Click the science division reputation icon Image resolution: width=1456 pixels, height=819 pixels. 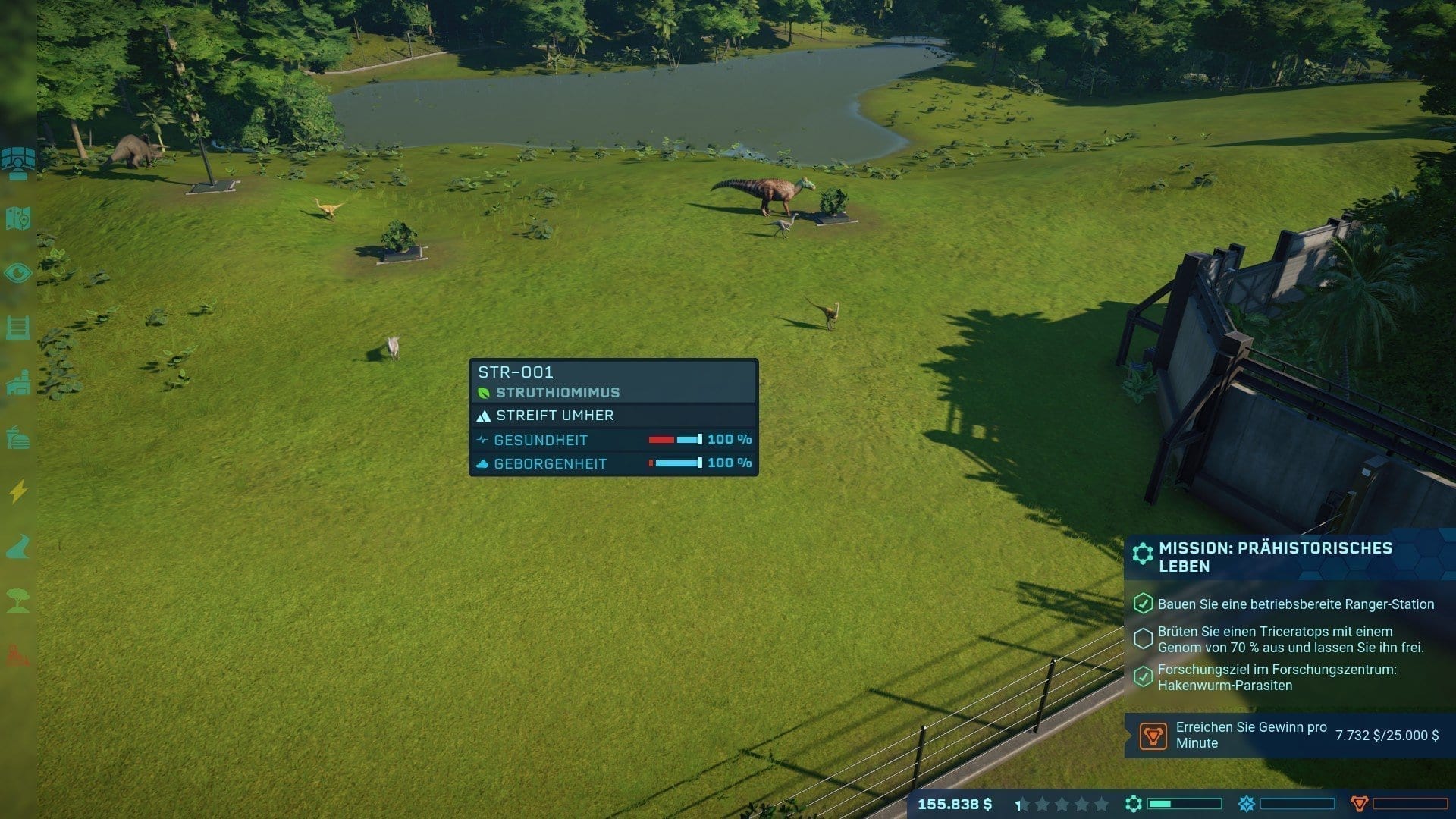tap(1134, 804)
